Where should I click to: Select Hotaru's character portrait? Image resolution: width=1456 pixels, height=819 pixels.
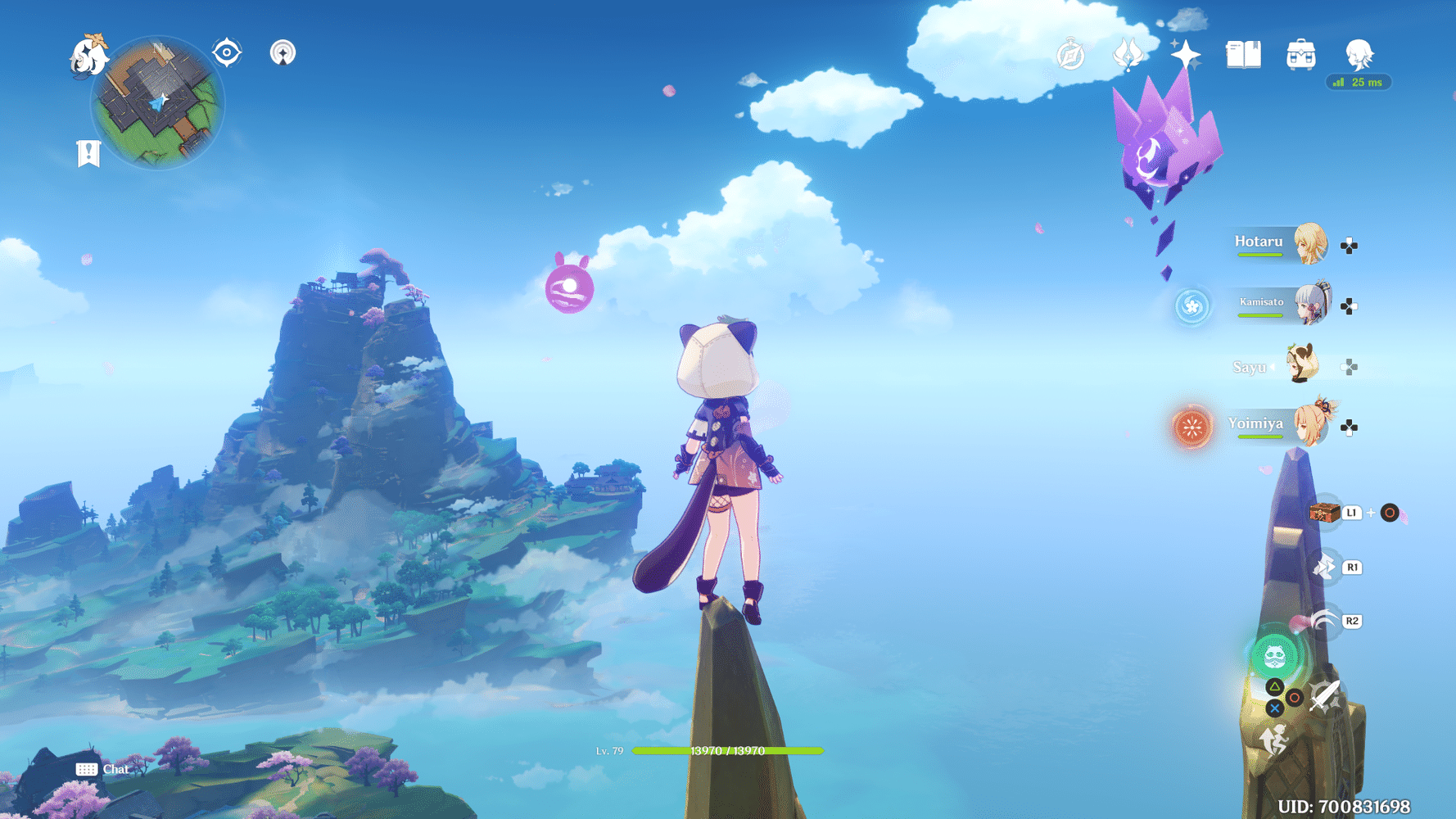pyautogui.click(x=1310, y=244)
